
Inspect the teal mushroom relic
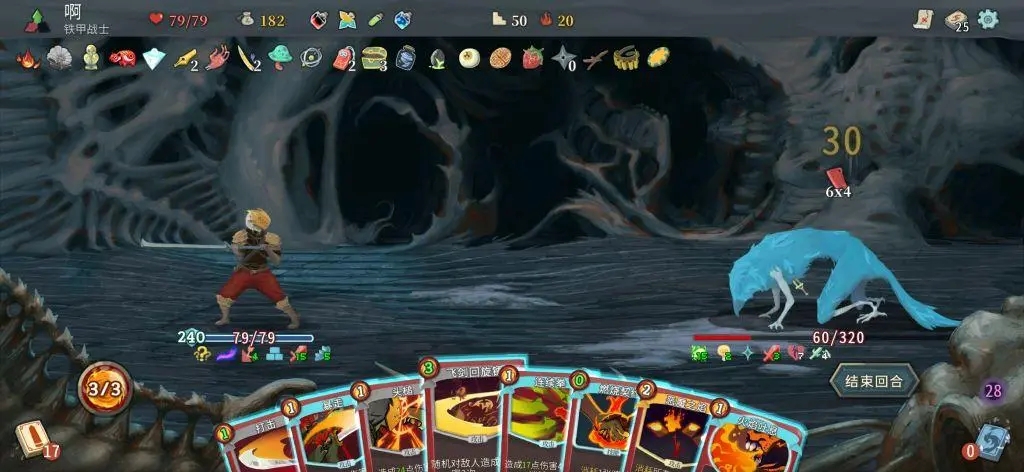280,57
